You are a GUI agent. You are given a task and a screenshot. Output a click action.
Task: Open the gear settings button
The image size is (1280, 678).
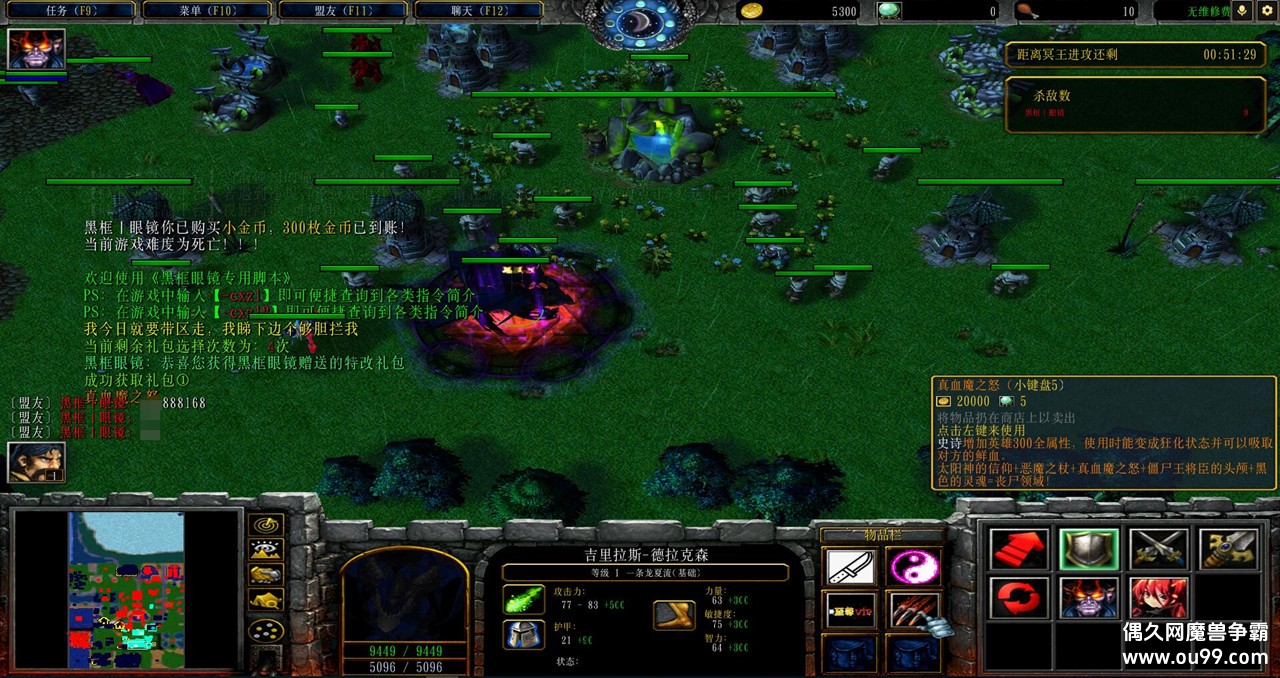(x=1267, y=10)
